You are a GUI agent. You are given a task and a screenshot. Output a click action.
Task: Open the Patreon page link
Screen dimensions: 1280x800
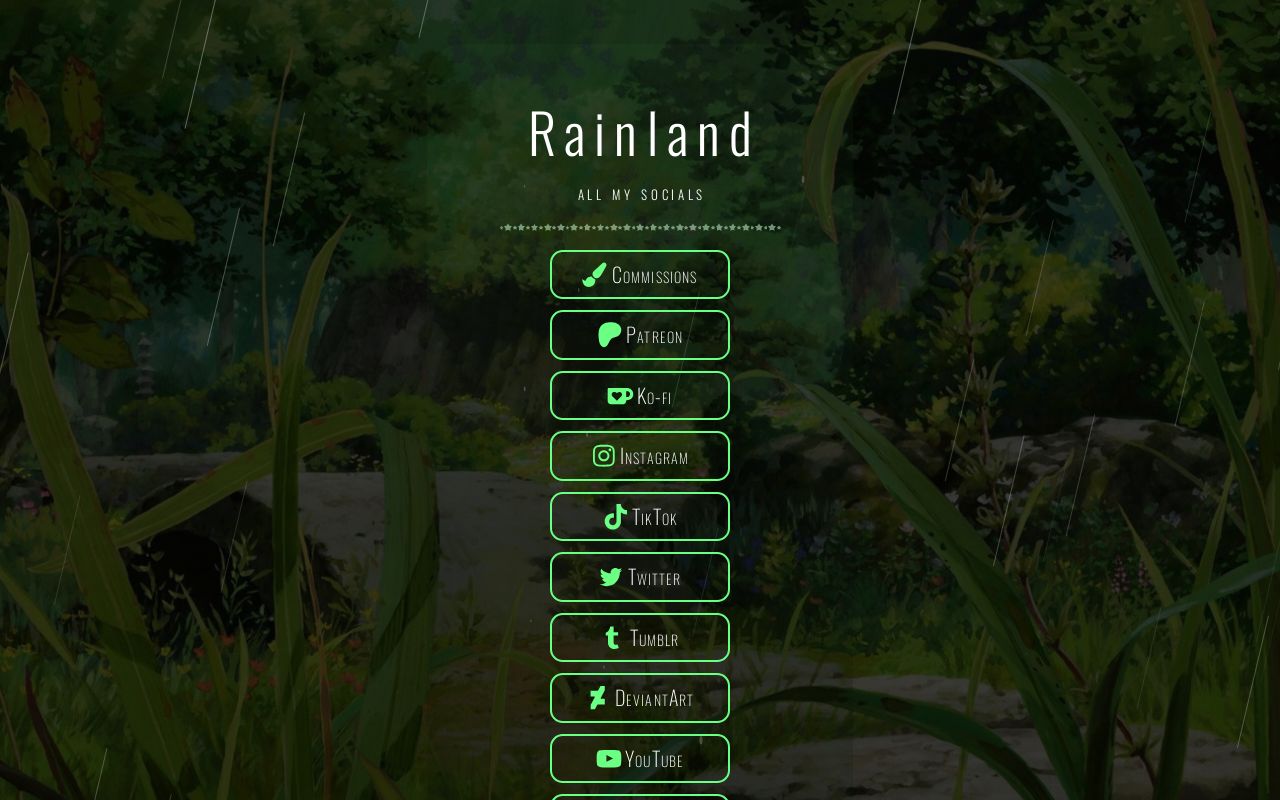pos(640,335)
